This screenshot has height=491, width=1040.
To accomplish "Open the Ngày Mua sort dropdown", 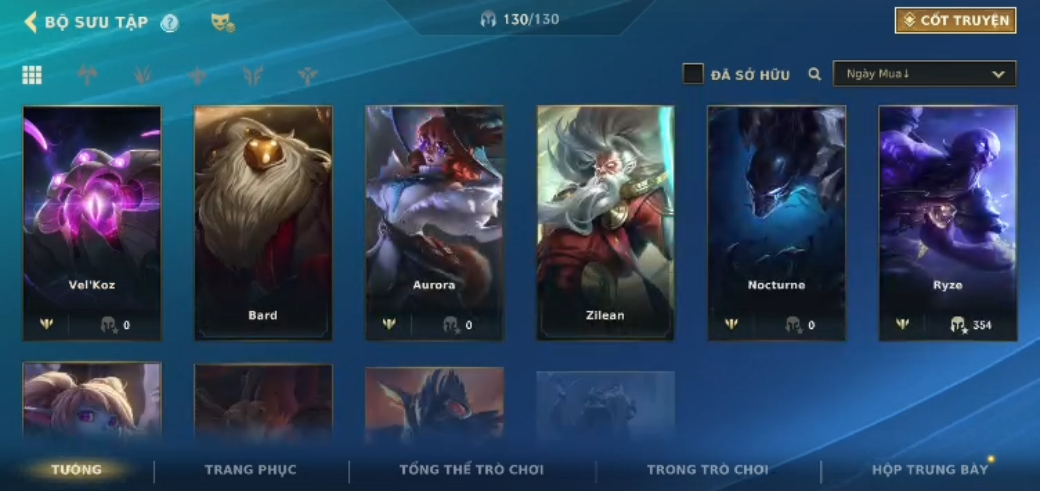I will point(924,74).
